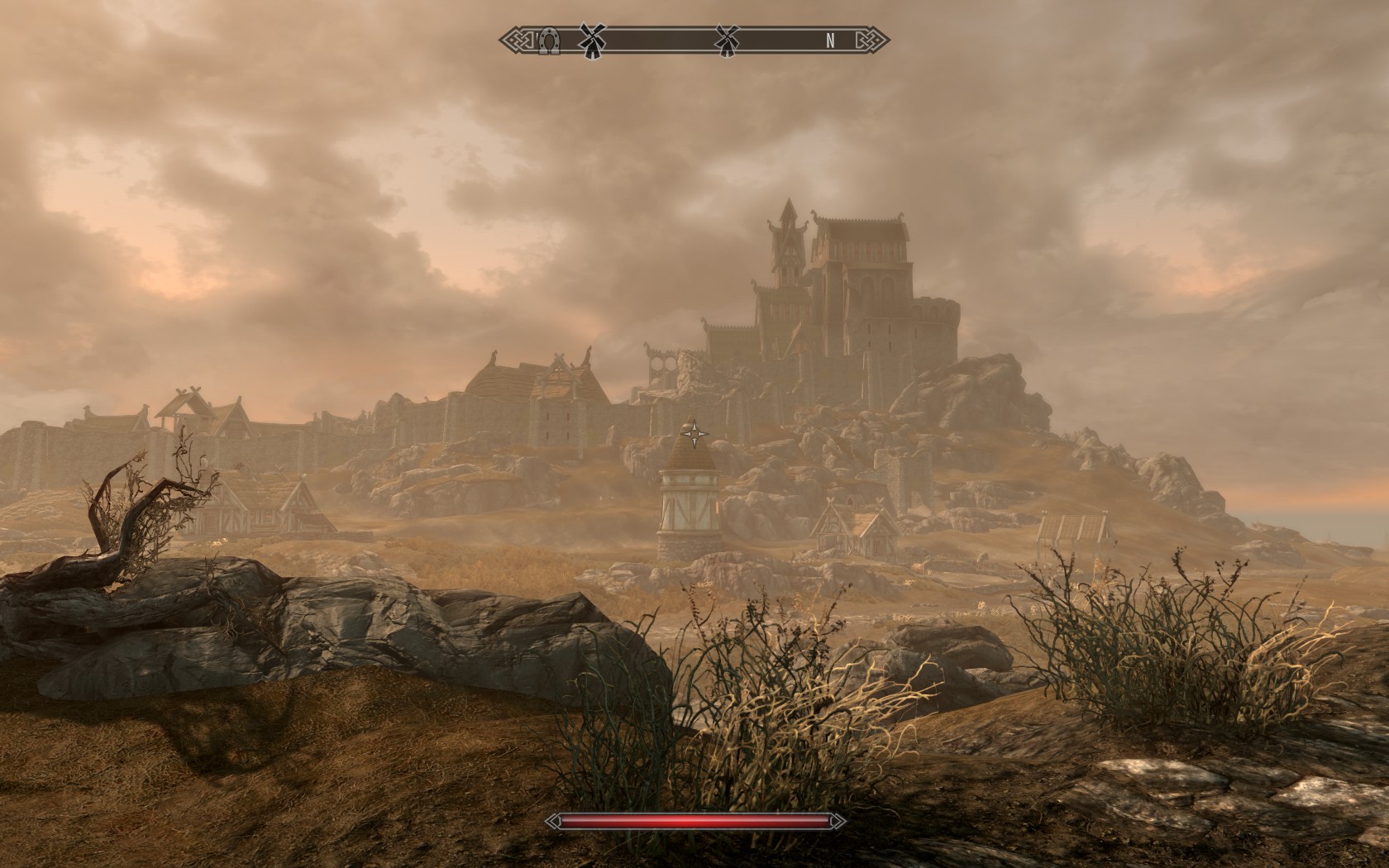This screenshot has width=1389, height=868.
Task: Click the North indicator on the compass
Action: click(x=830, y=40)
